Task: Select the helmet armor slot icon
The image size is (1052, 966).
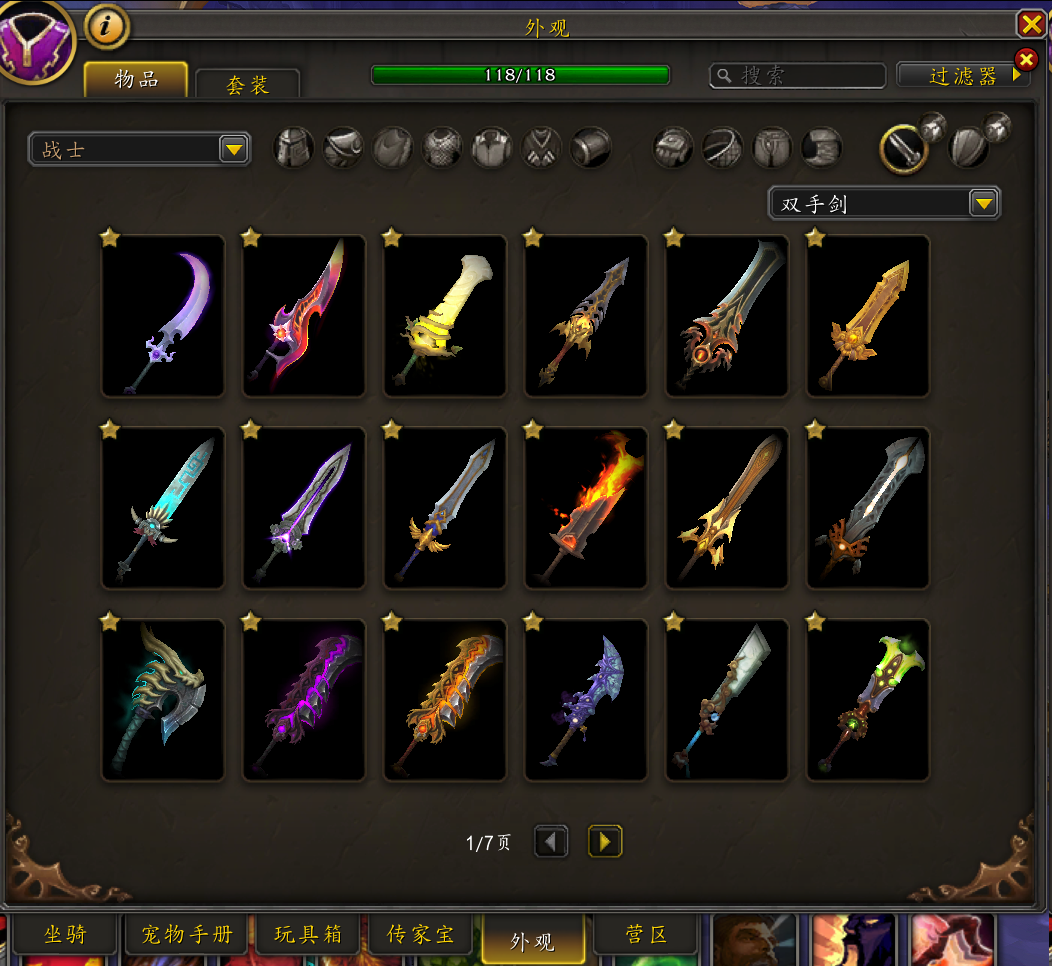Action: coord(294,148)
